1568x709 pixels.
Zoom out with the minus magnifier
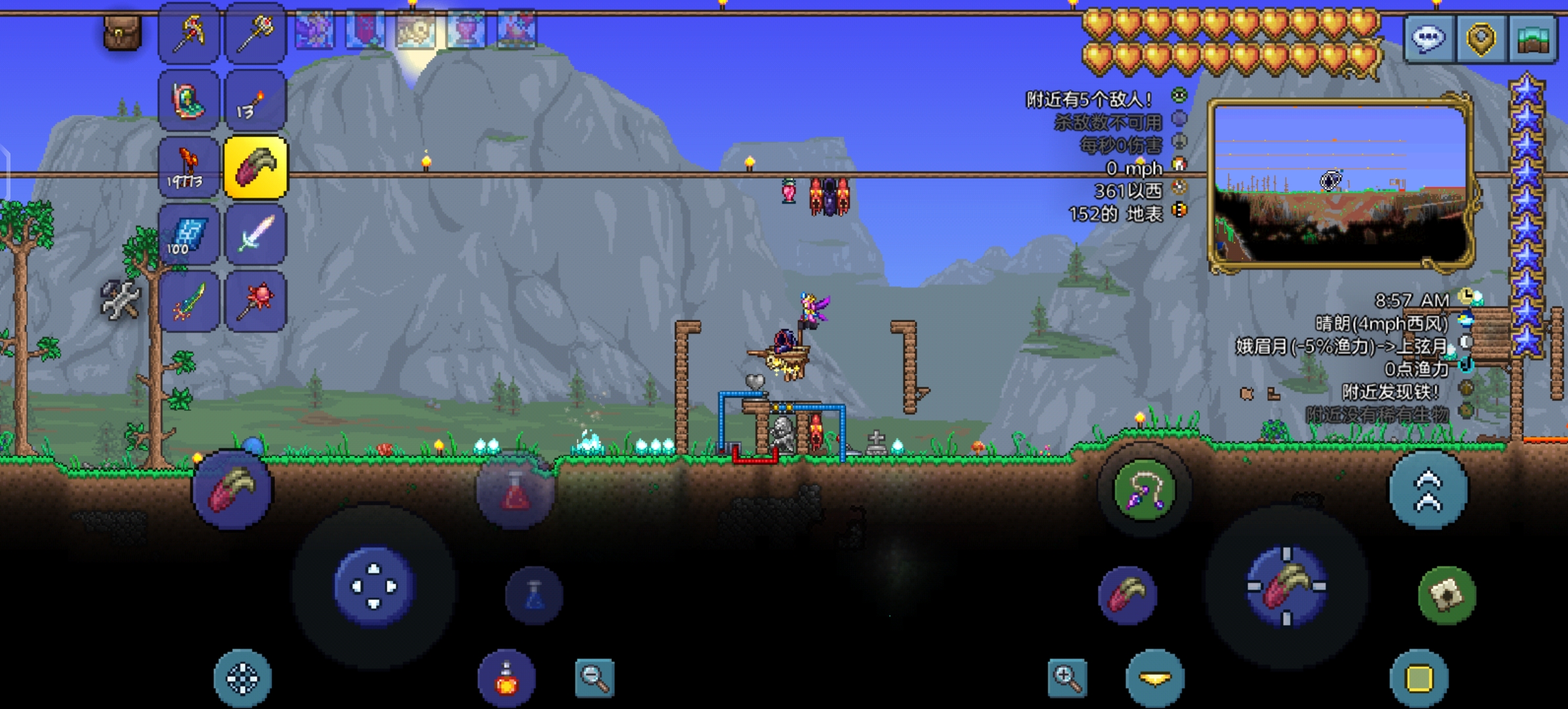[594, 677]
